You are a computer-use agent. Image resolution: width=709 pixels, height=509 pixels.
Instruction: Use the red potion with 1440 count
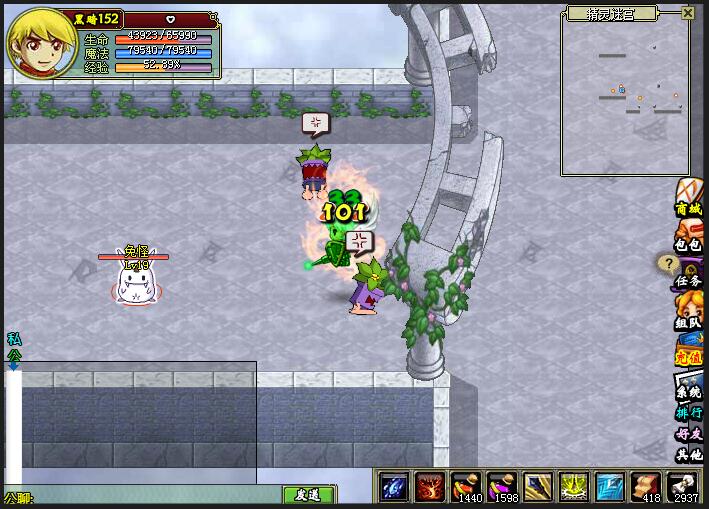(x=466, y=486)
